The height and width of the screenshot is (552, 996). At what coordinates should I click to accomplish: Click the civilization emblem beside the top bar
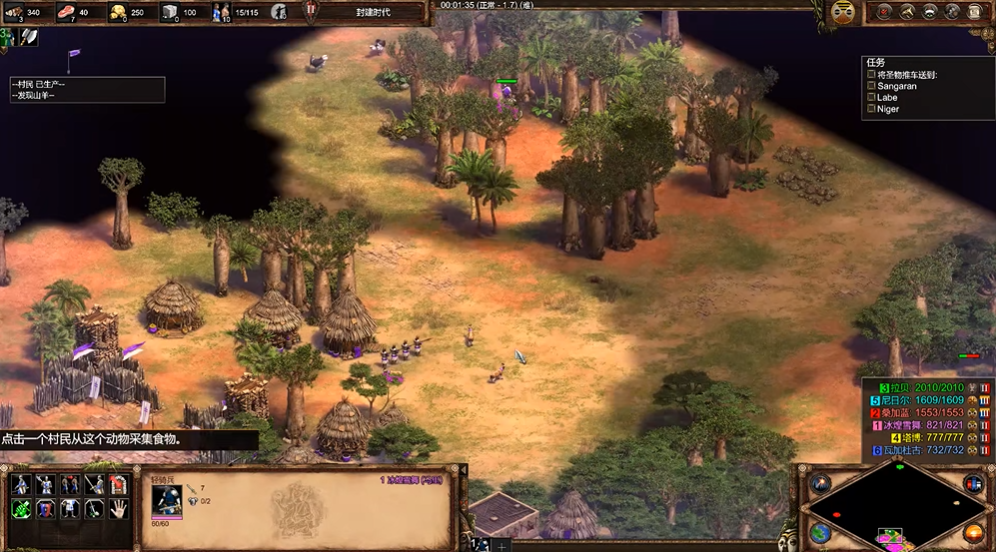coord(843,12)
